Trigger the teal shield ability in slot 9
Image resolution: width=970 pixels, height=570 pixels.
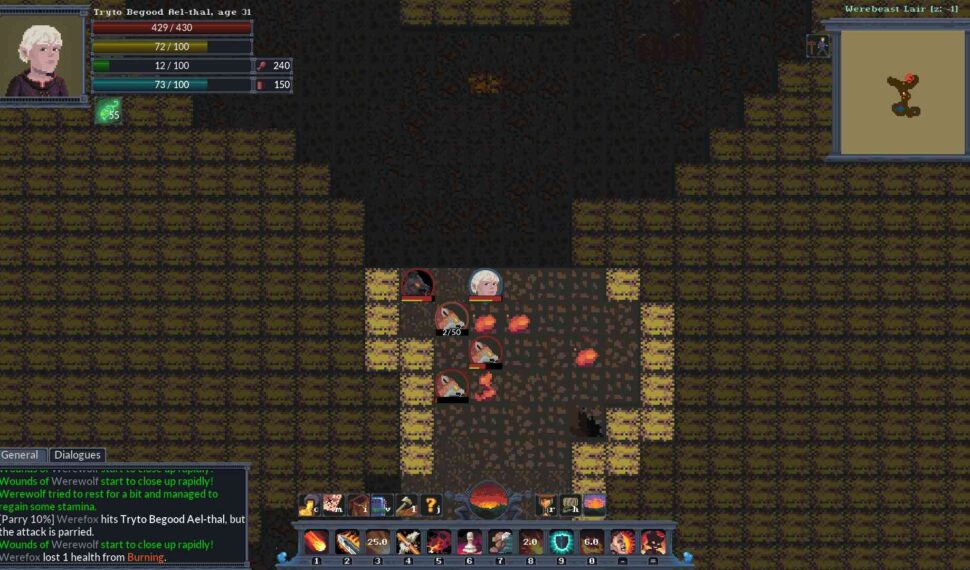561,542
